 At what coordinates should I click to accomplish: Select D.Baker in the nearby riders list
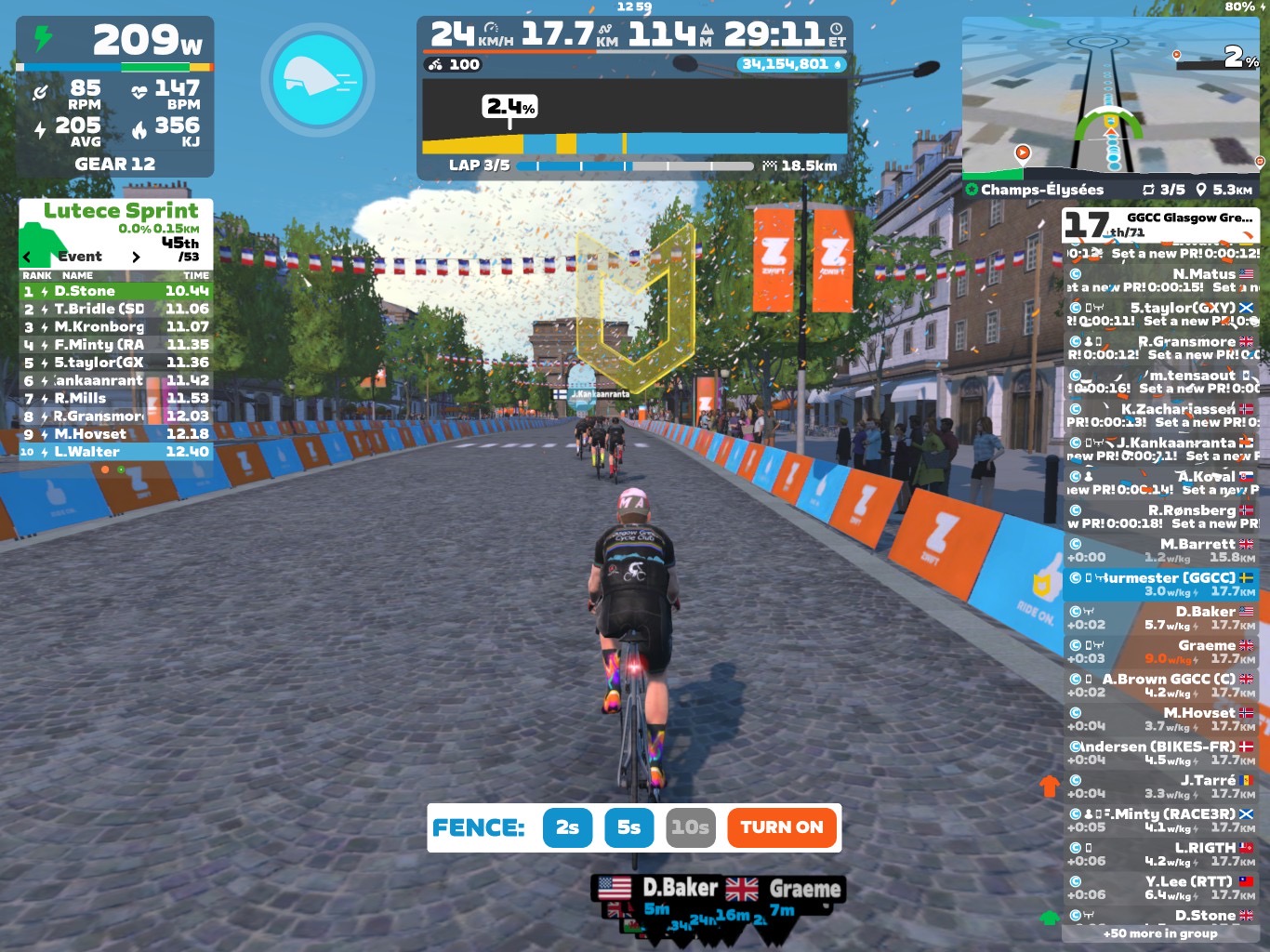[x=1160, y=618]
